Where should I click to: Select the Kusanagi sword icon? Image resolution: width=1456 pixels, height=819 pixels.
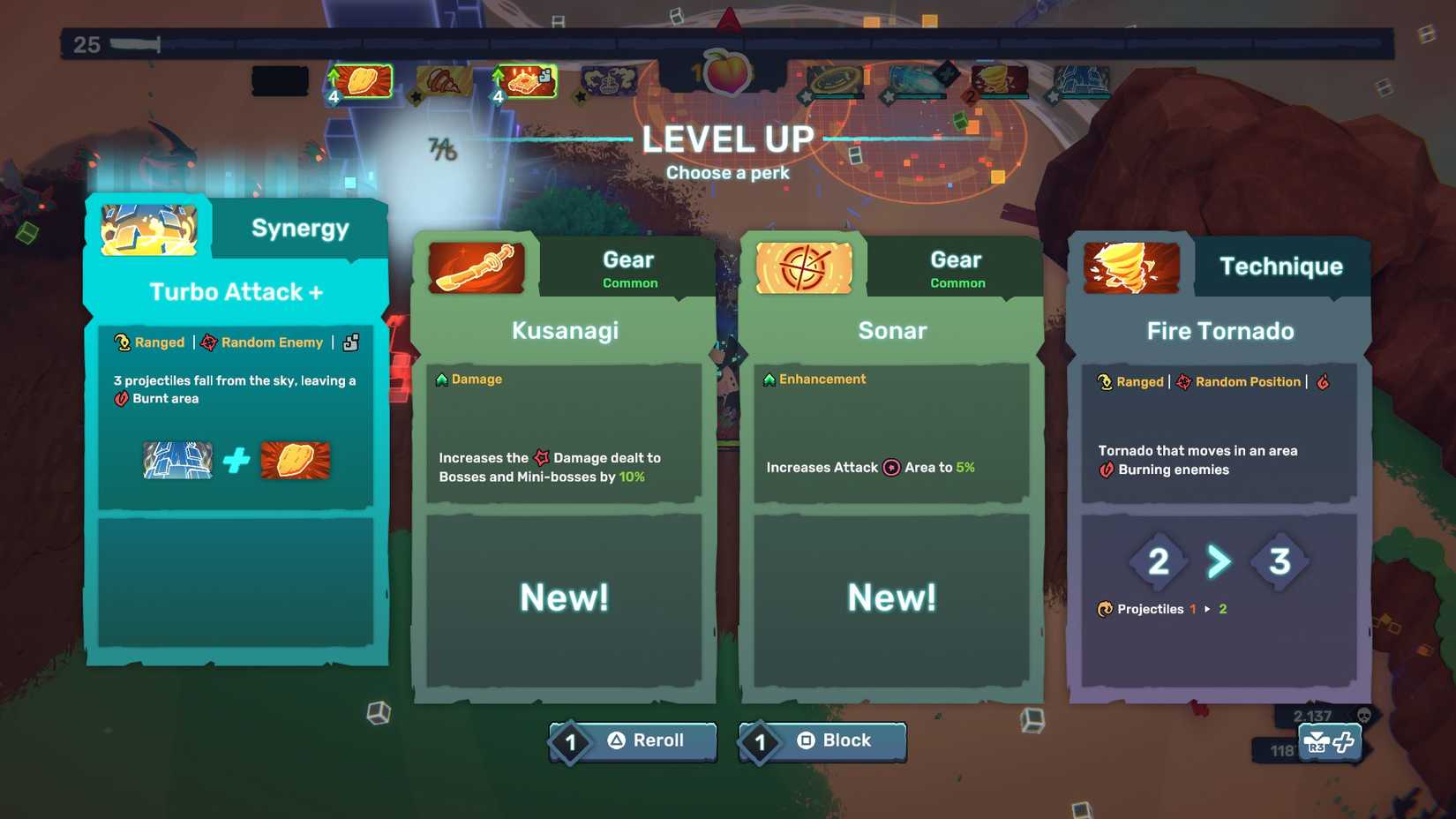[475, 268]
